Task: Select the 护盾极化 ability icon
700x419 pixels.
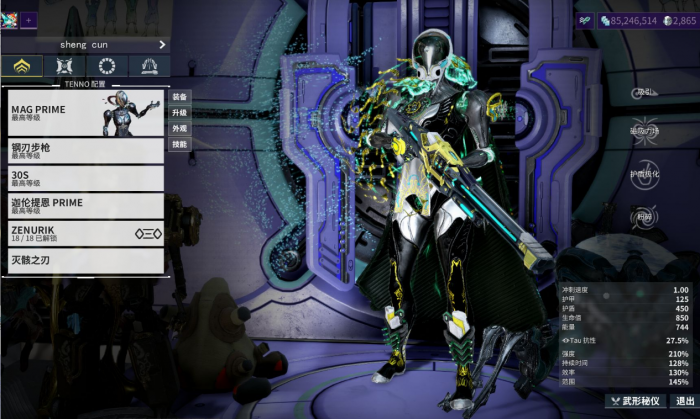Action: (646, 174)
